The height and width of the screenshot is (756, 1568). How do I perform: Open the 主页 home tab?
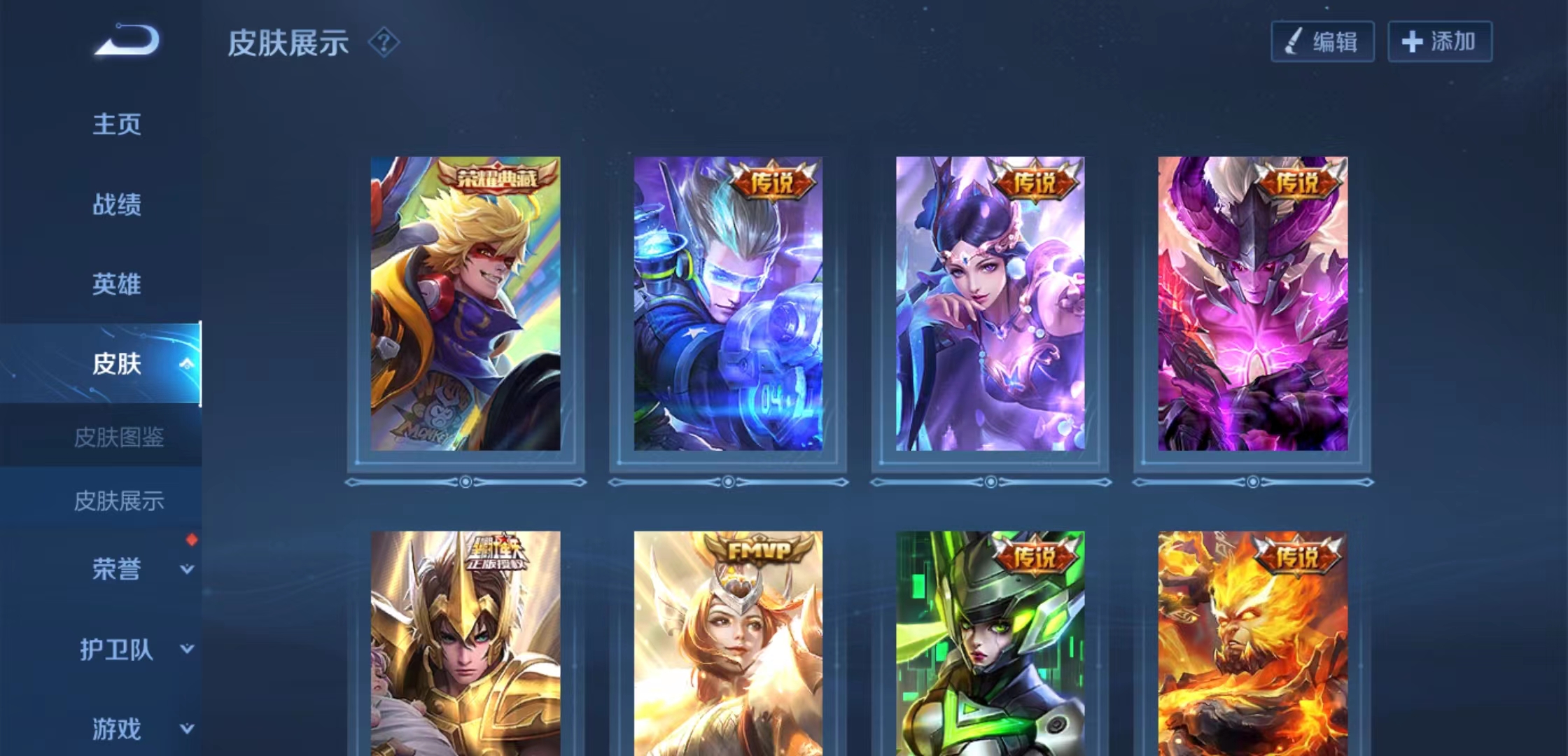(117, 125)
